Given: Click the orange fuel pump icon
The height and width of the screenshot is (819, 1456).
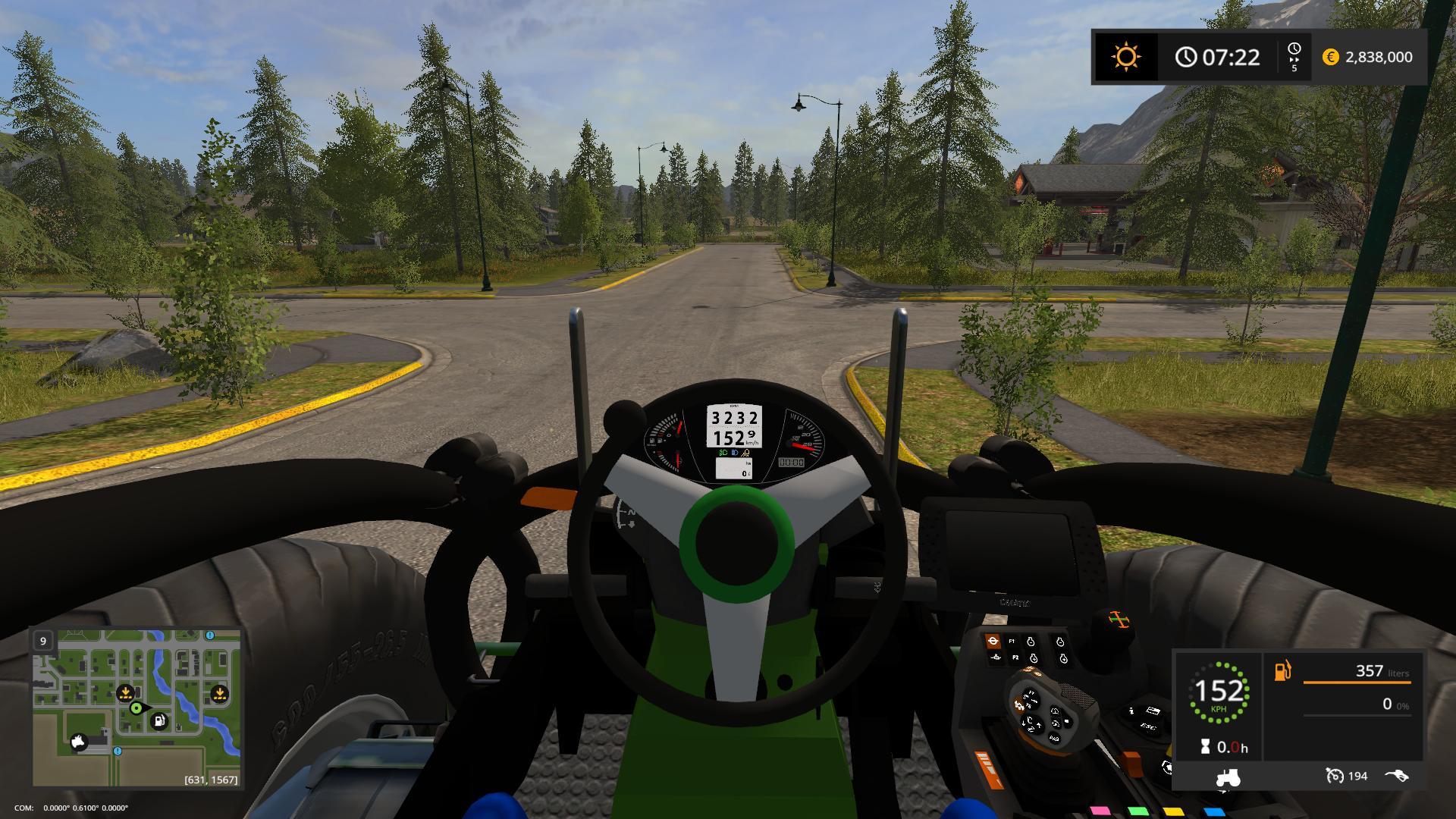Looking at the screenshot, I should [x=1282, y=671].
